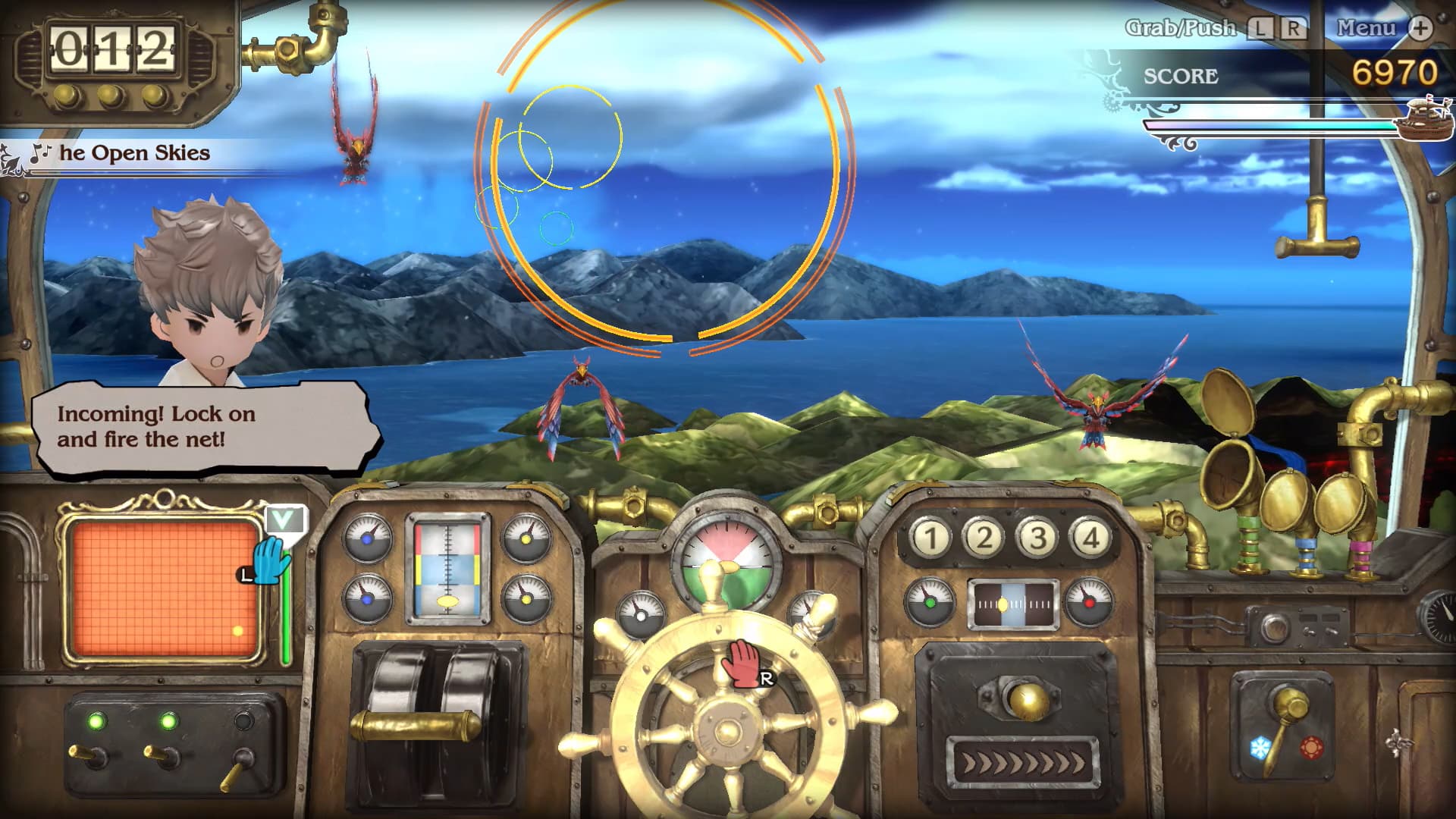The width and height of the screenshot is (1456, 819).
Task: Click the flame icon beside the right lever
Action: coord(1312,748)
